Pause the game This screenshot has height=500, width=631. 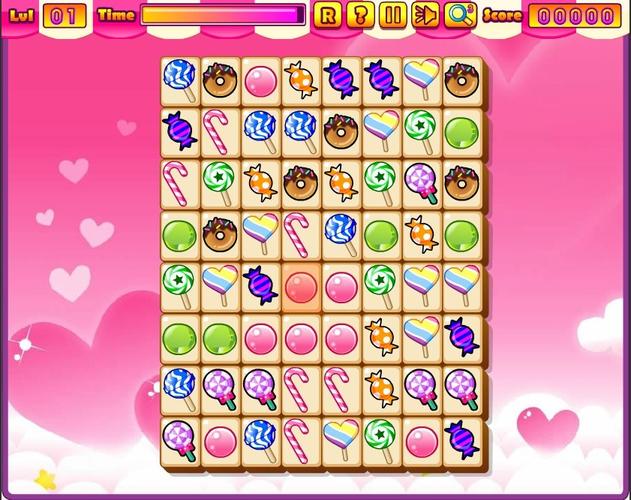click(393, 15)
